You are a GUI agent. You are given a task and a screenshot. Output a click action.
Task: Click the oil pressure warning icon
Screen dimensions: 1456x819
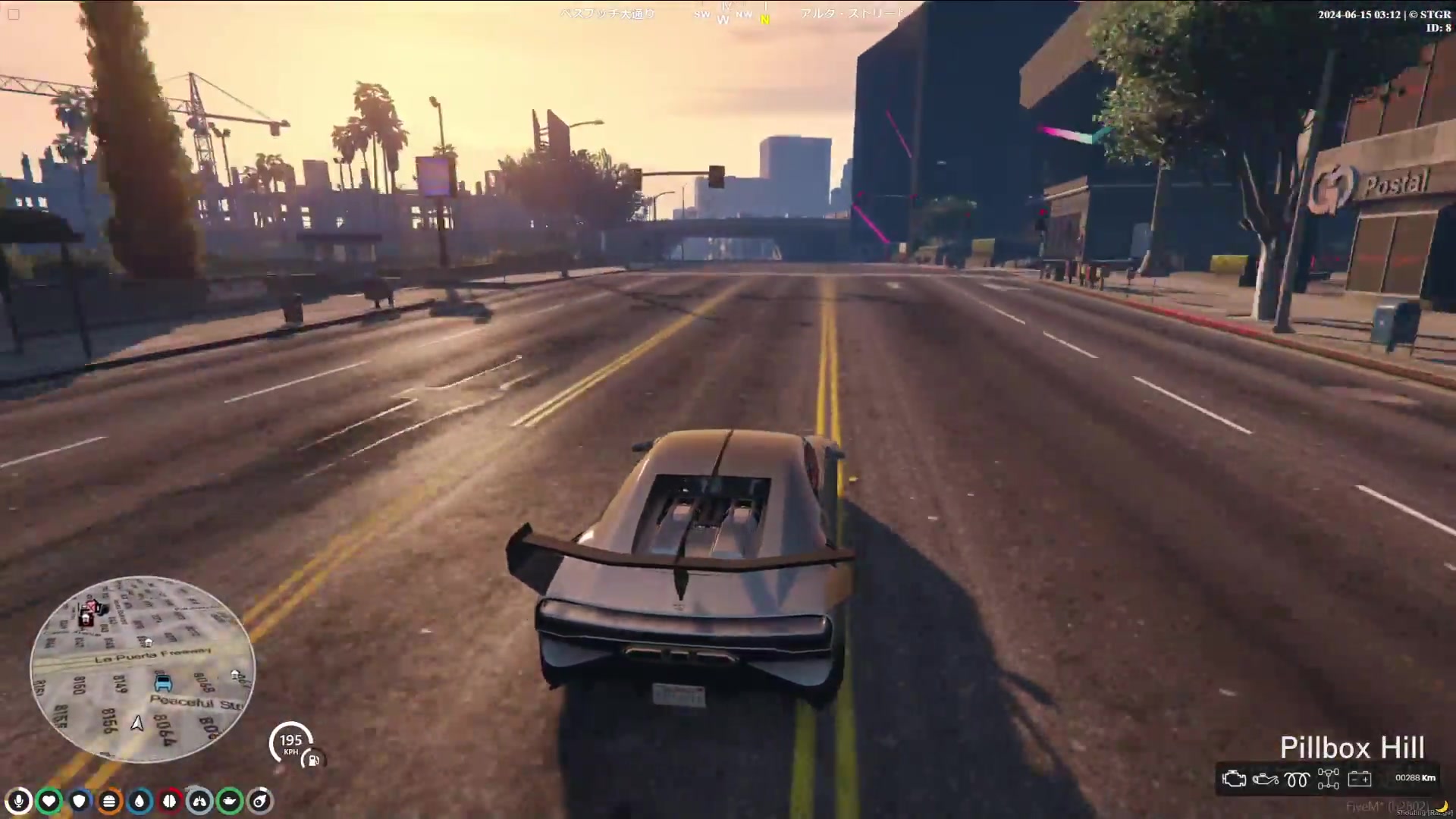1265,779
